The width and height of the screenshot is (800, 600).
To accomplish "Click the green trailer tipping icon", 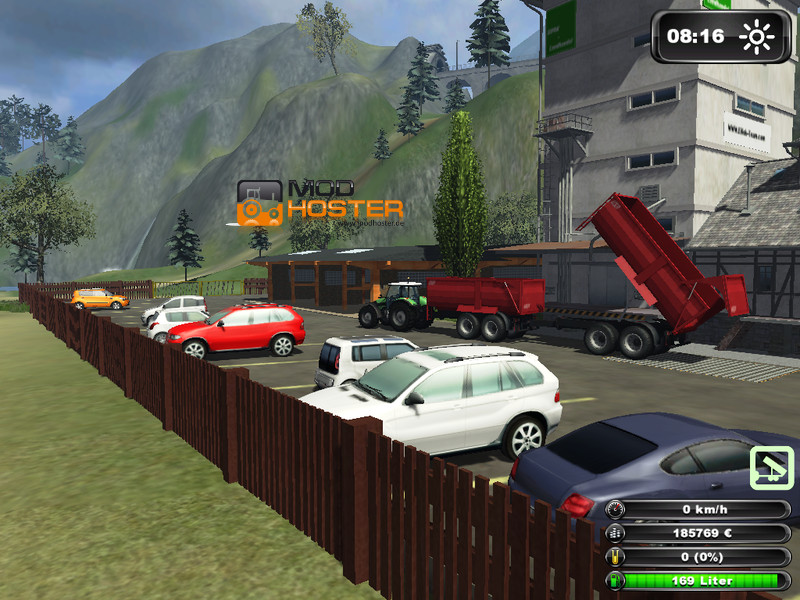I will tap(771, 467).
